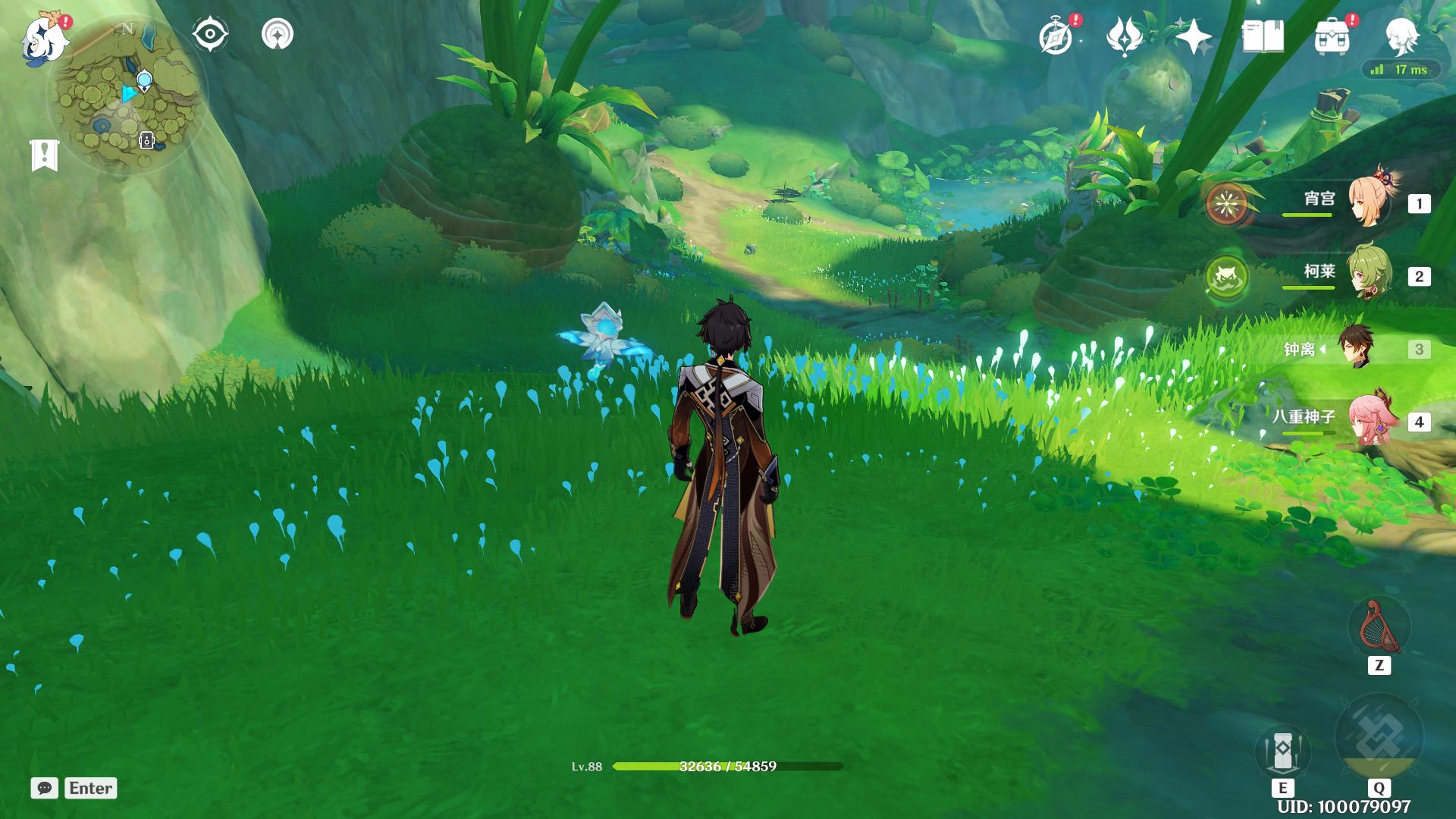Viewport: 1456px width, 819px height.
Task: Open the backpack inventory
Action: [1332, 36]
